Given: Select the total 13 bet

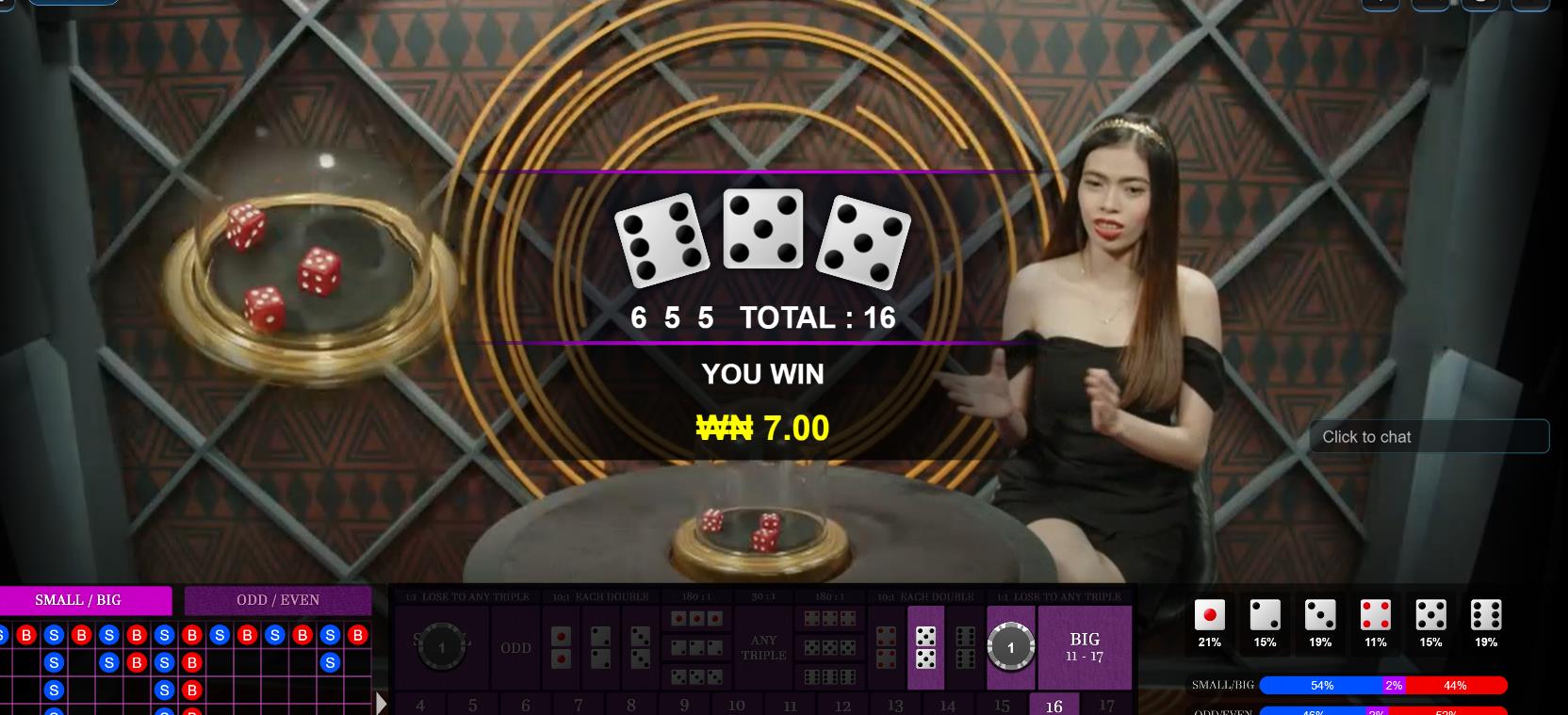Looking at the screenshot, I should tap(894, 705).
